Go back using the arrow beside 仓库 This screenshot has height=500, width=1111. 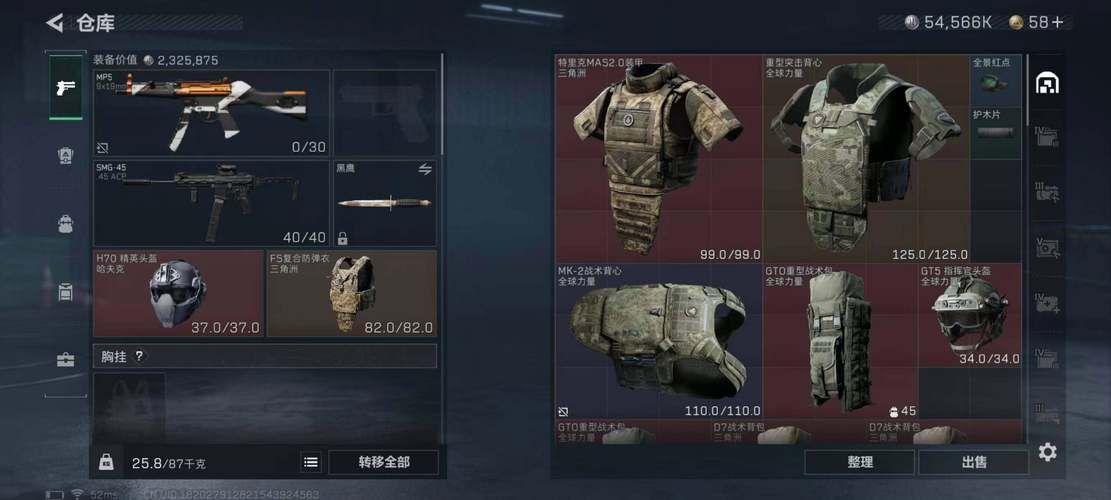coord(55,22)
